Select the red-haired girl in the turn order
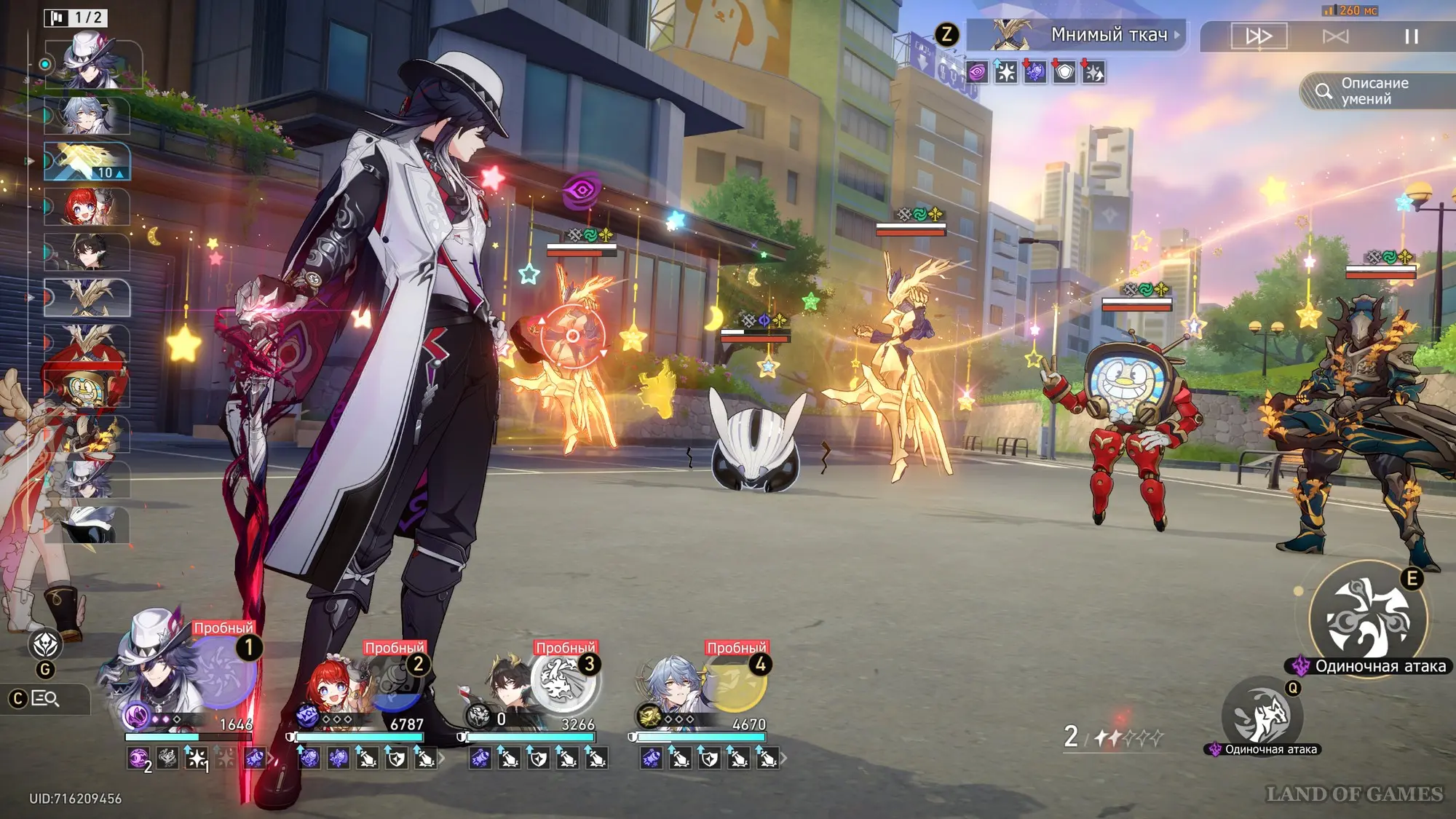Screen dimensions: 1456x819 click(87, 207)
